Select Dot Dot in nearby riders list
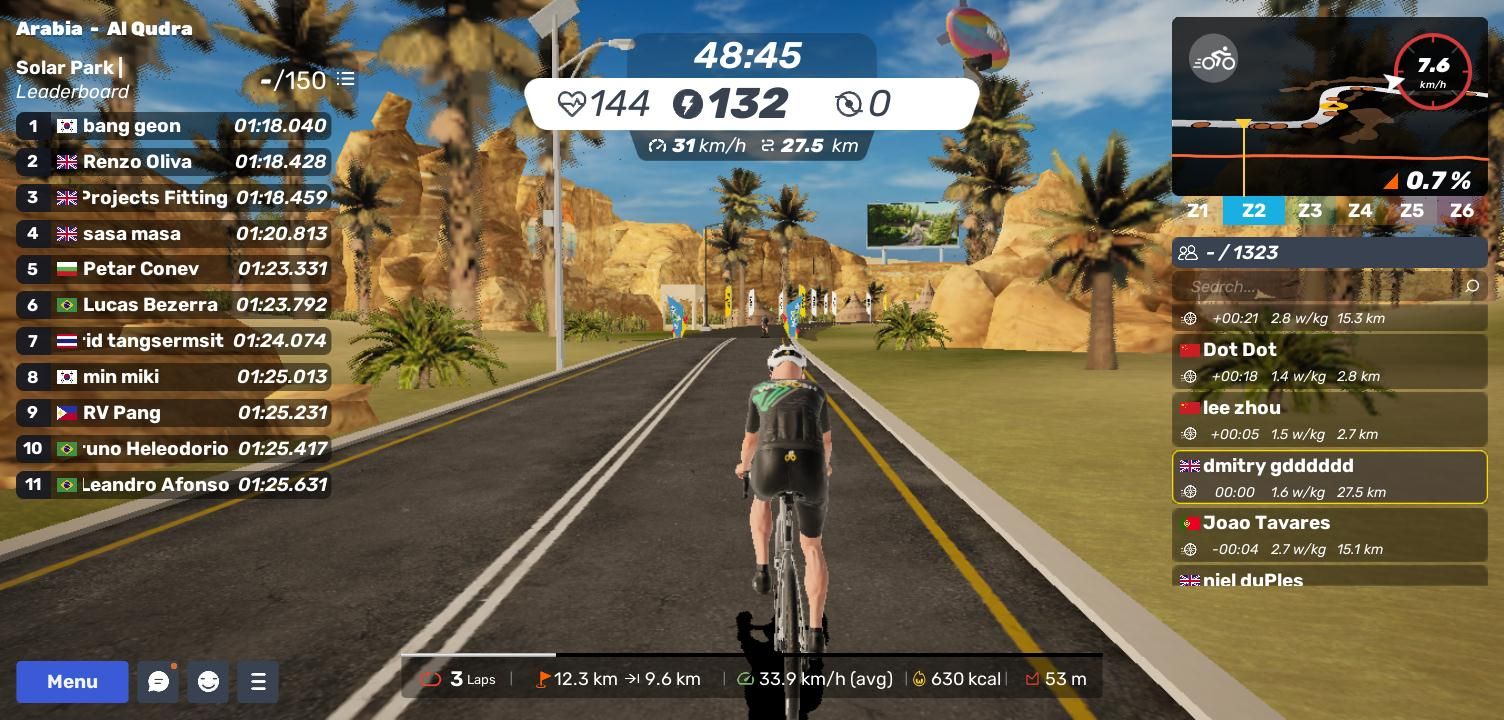Viewport: 1504px width, 720px height. 1329,362
